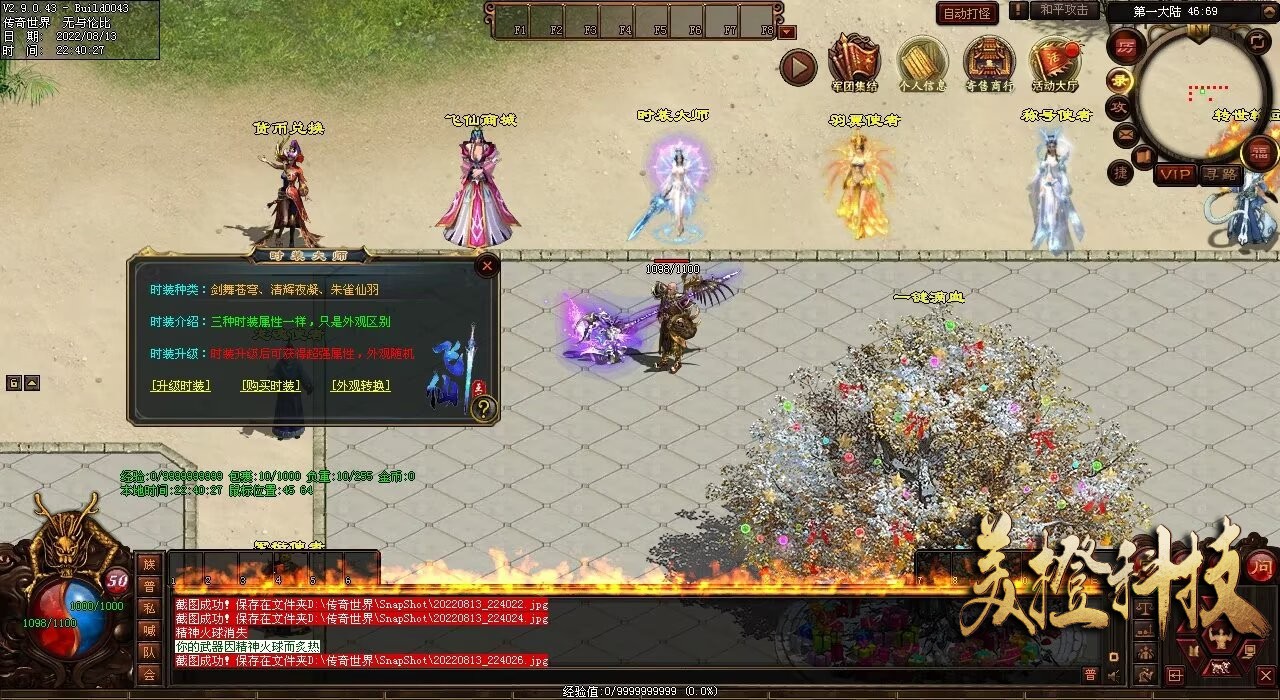Choose the 升级时装 option
The image size is (1280, 700).
pos(180,385)
